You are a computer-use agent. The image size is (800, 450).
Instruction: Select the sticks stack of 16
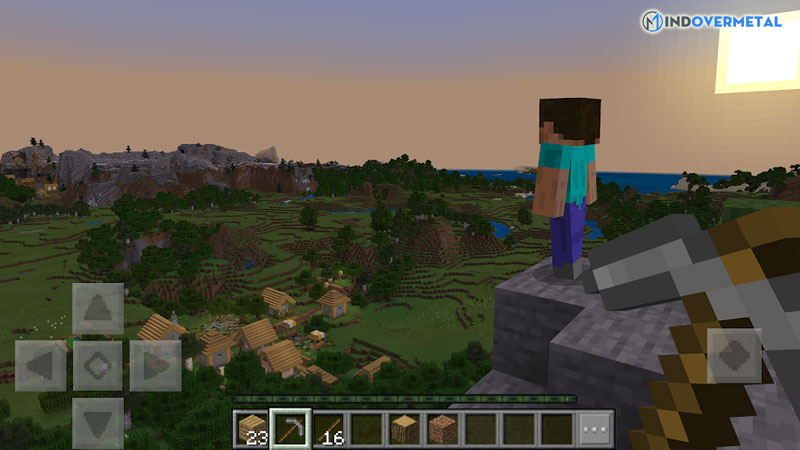click(329, 428)
